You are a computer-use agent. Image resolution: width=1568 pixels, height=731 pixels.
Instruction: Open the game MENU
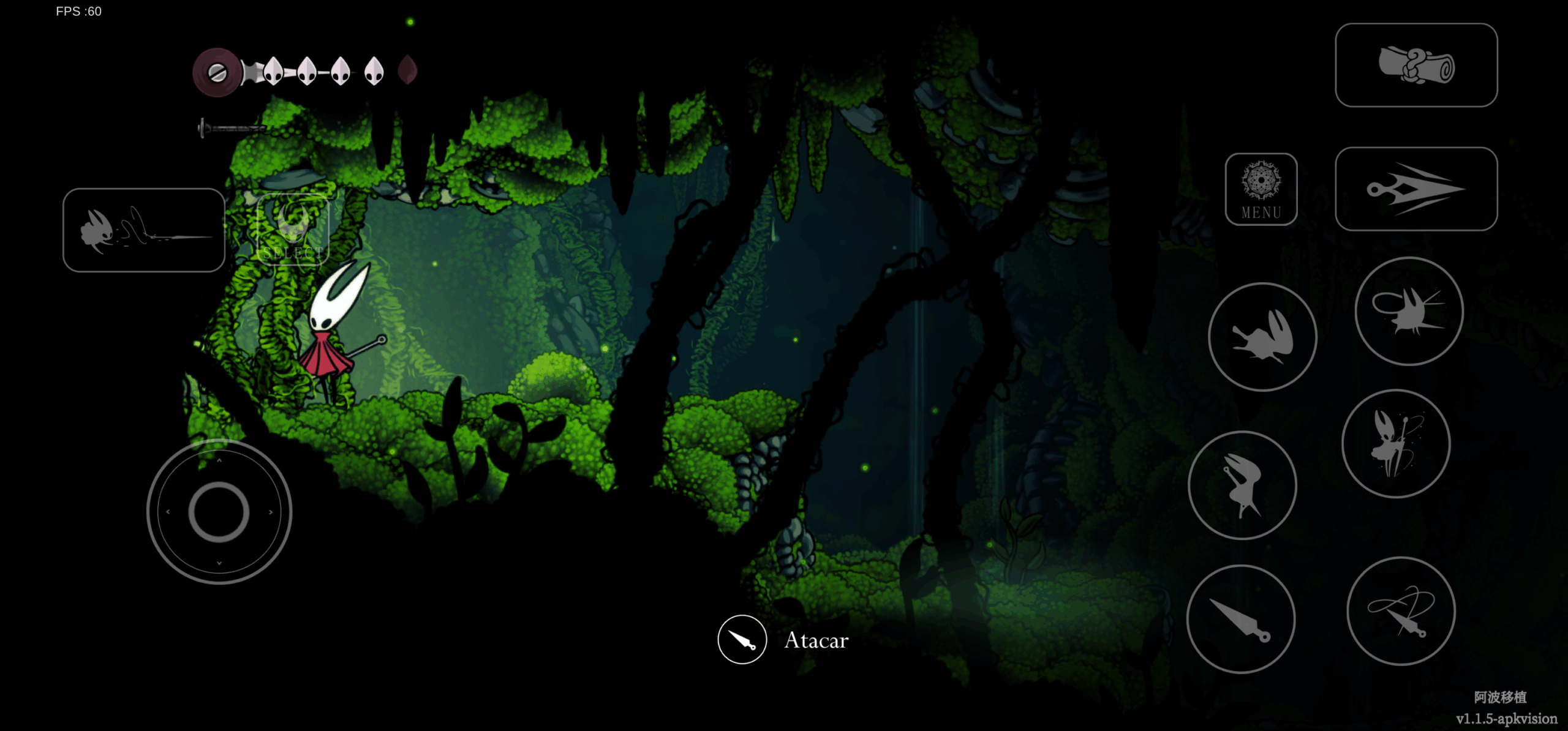[x=1261, y=190]
